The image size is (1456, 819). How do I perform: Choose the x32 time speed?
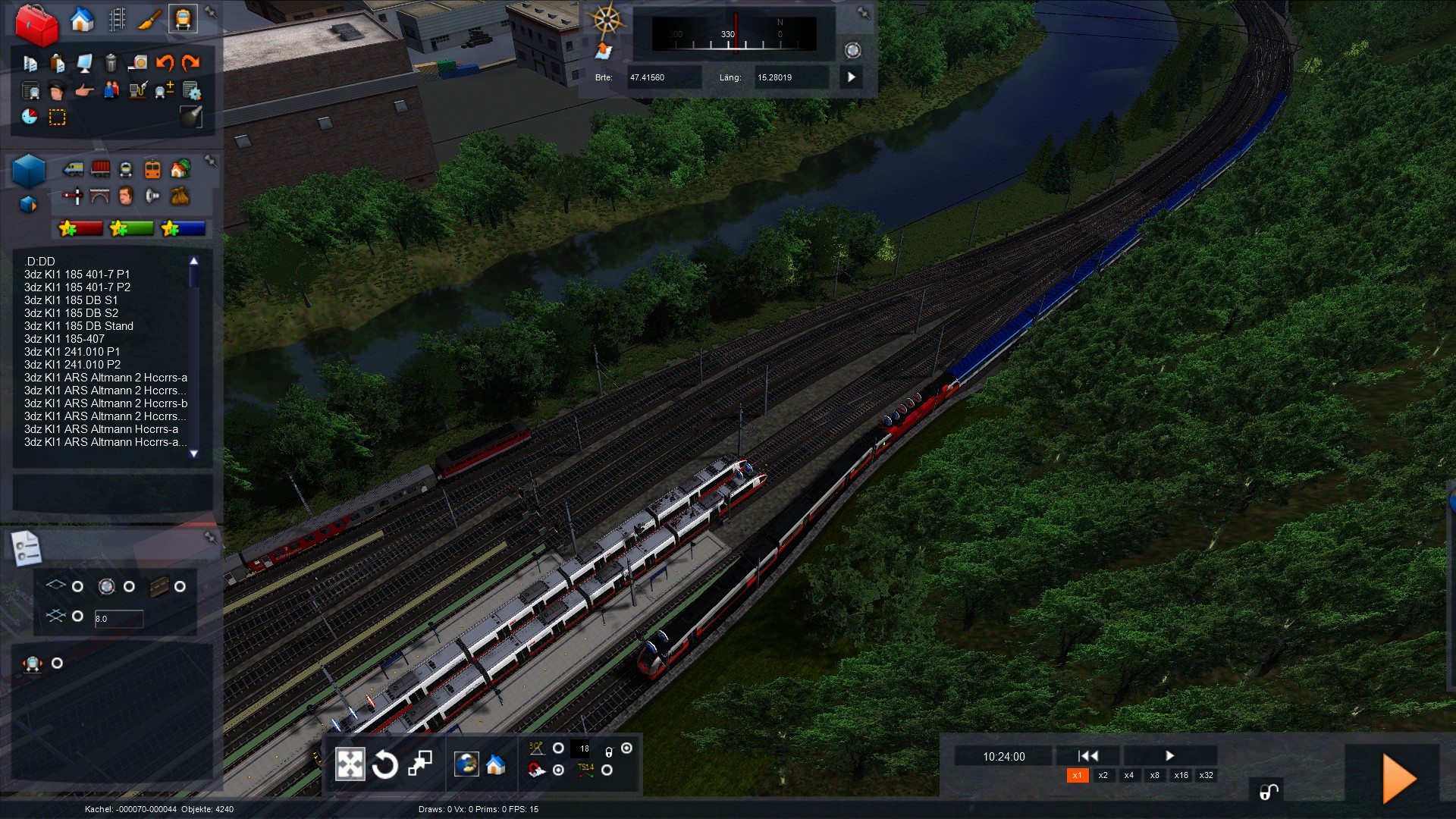point(1206,775)
